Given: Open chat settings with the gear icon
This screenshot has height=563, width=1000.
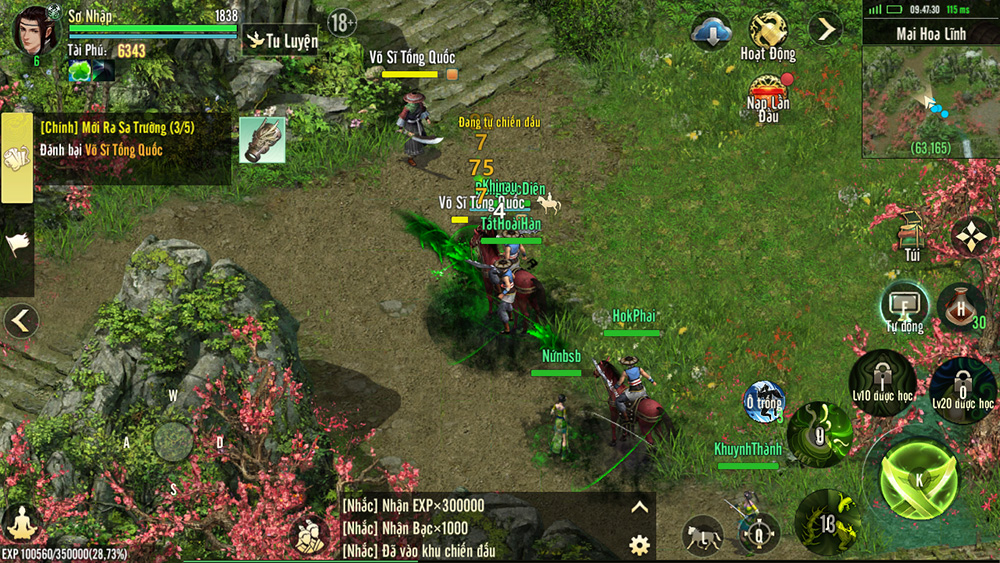Looking at the screenshot, I should tap(639, 545).
